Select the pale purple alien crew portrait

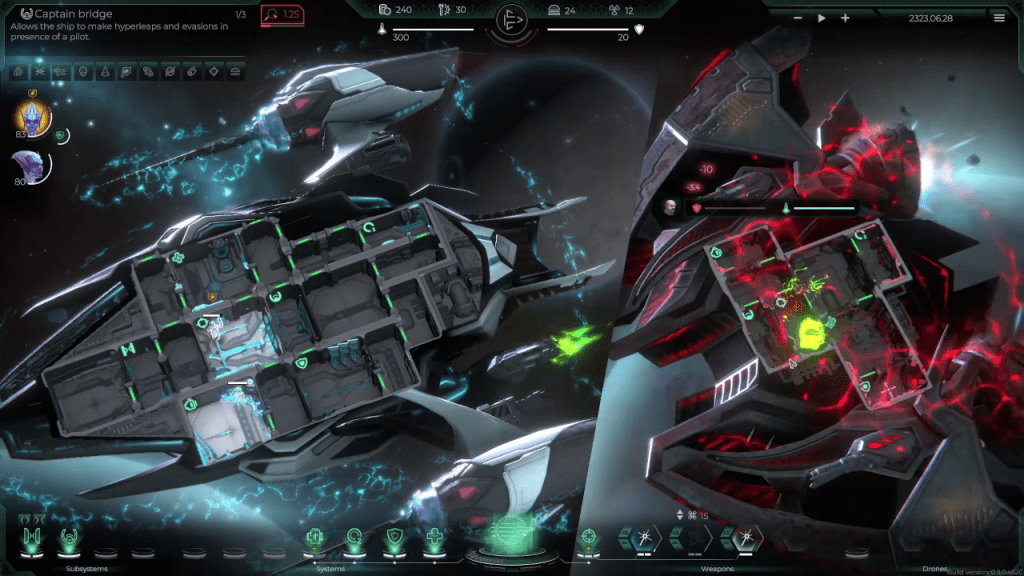point(26,166)
